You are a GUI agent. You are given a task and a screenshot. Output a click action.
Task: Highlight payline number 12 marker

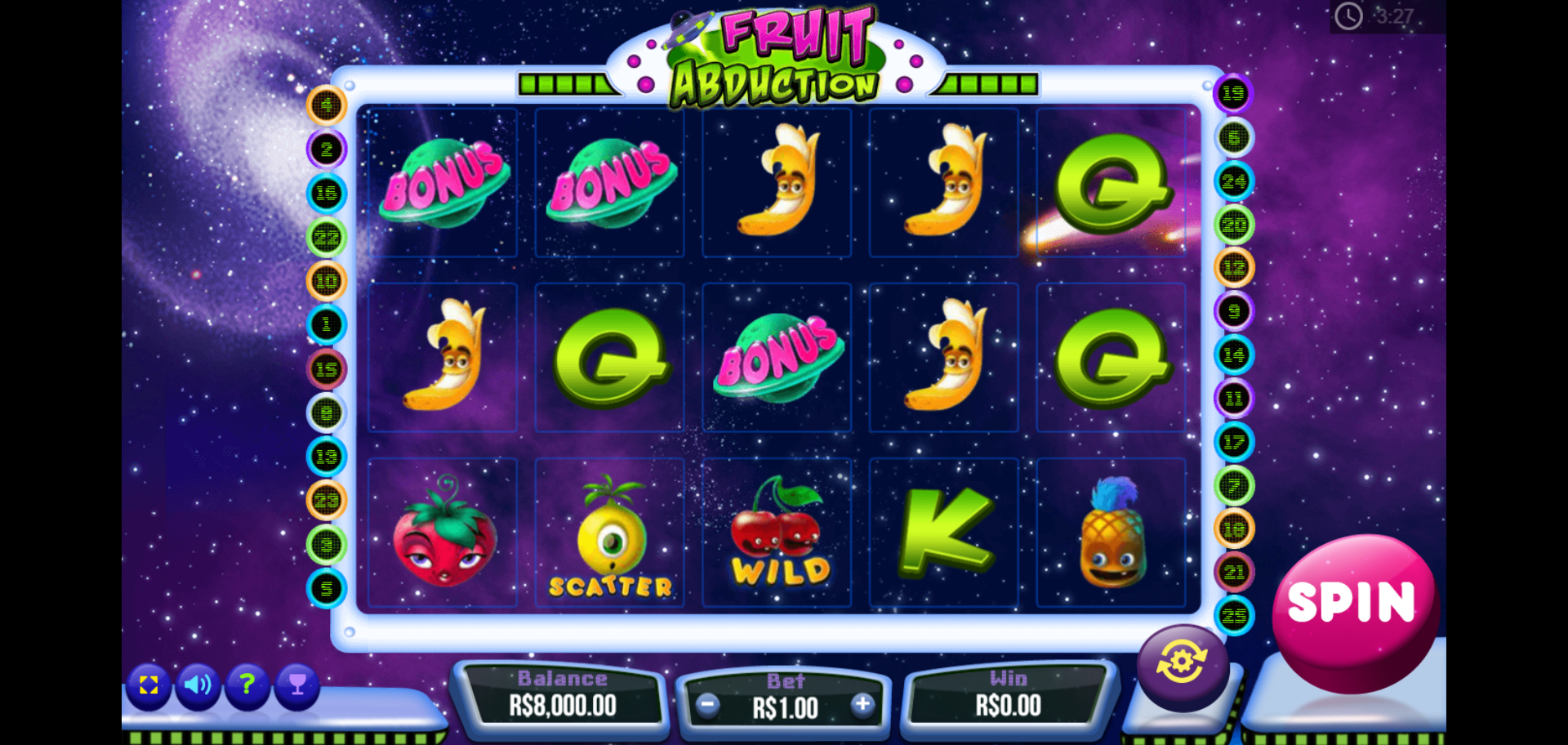1233,268
